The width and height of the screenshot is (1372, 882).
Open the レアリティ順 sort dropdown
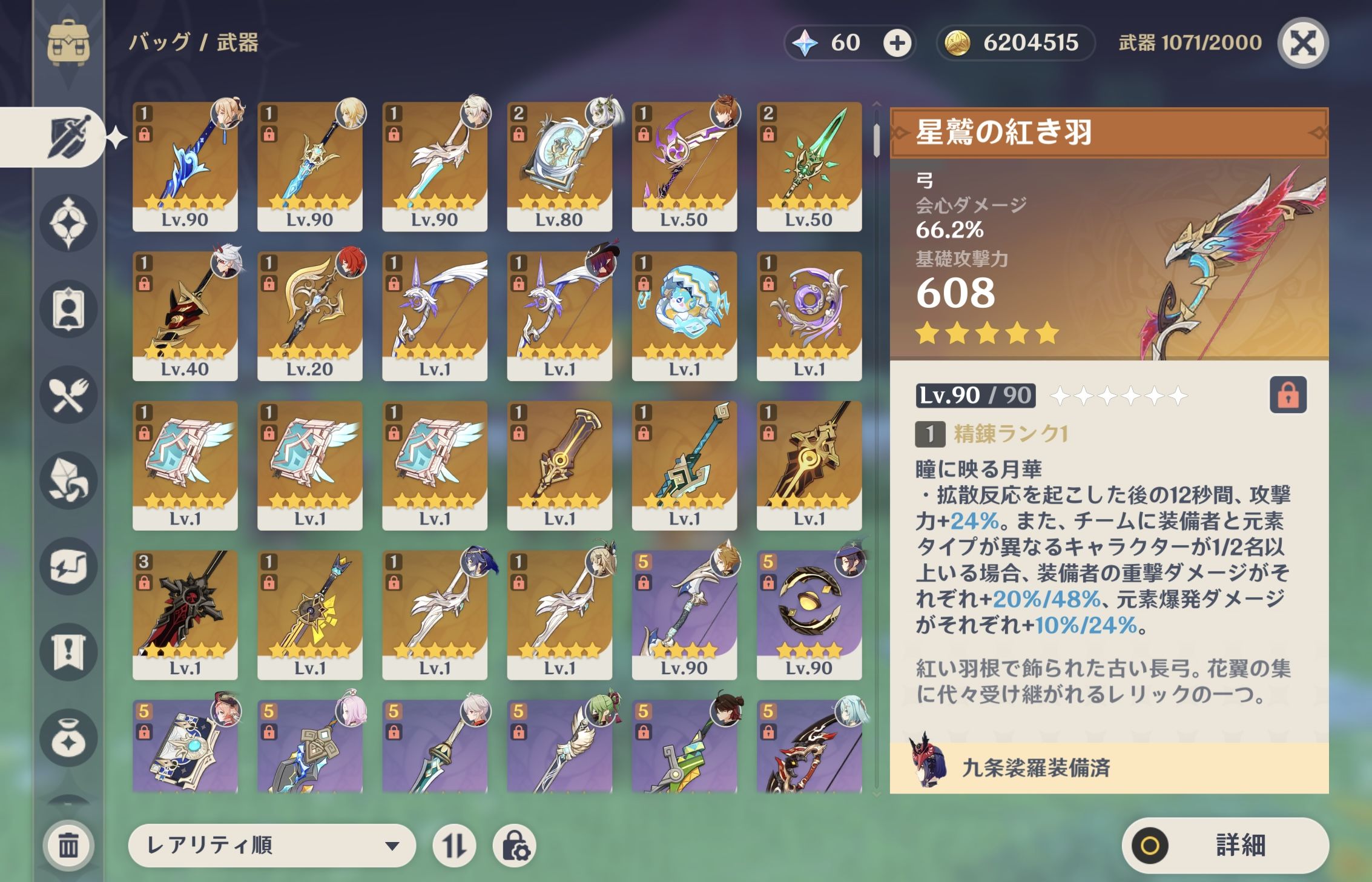point(272,845)
